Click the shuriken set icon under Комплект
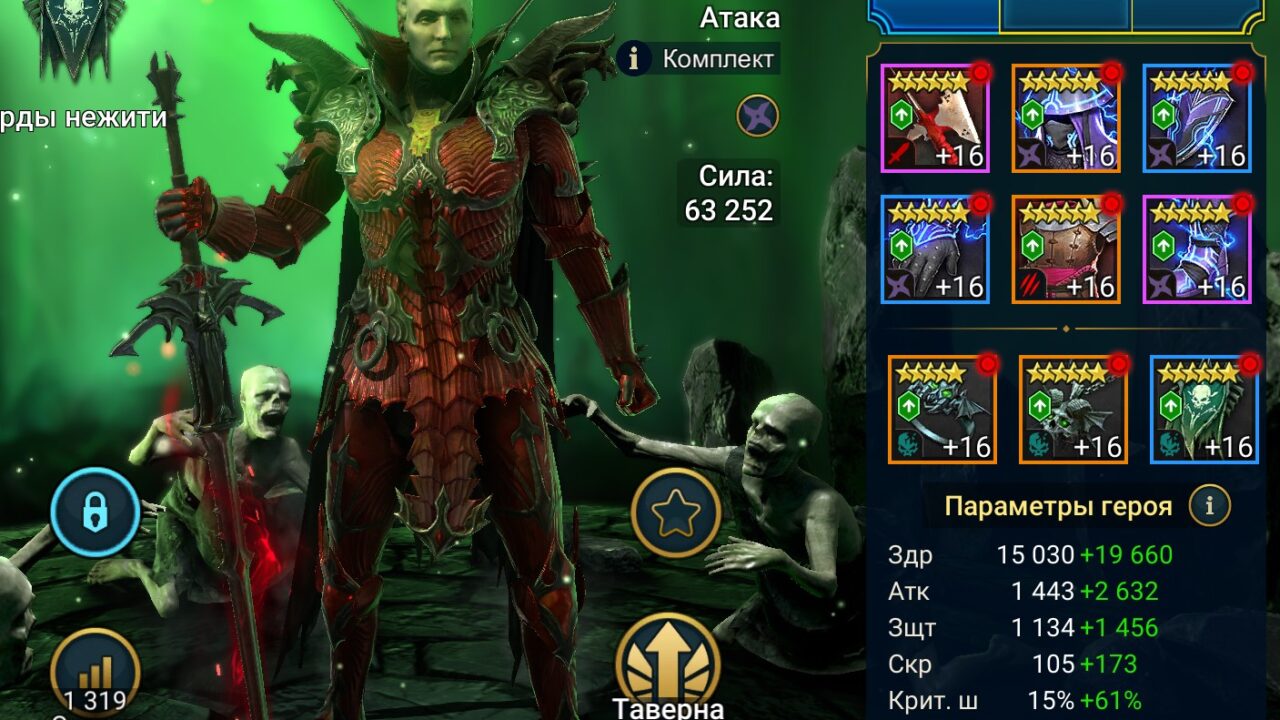Screen dimensions: 1280x720 pos(758,116)
